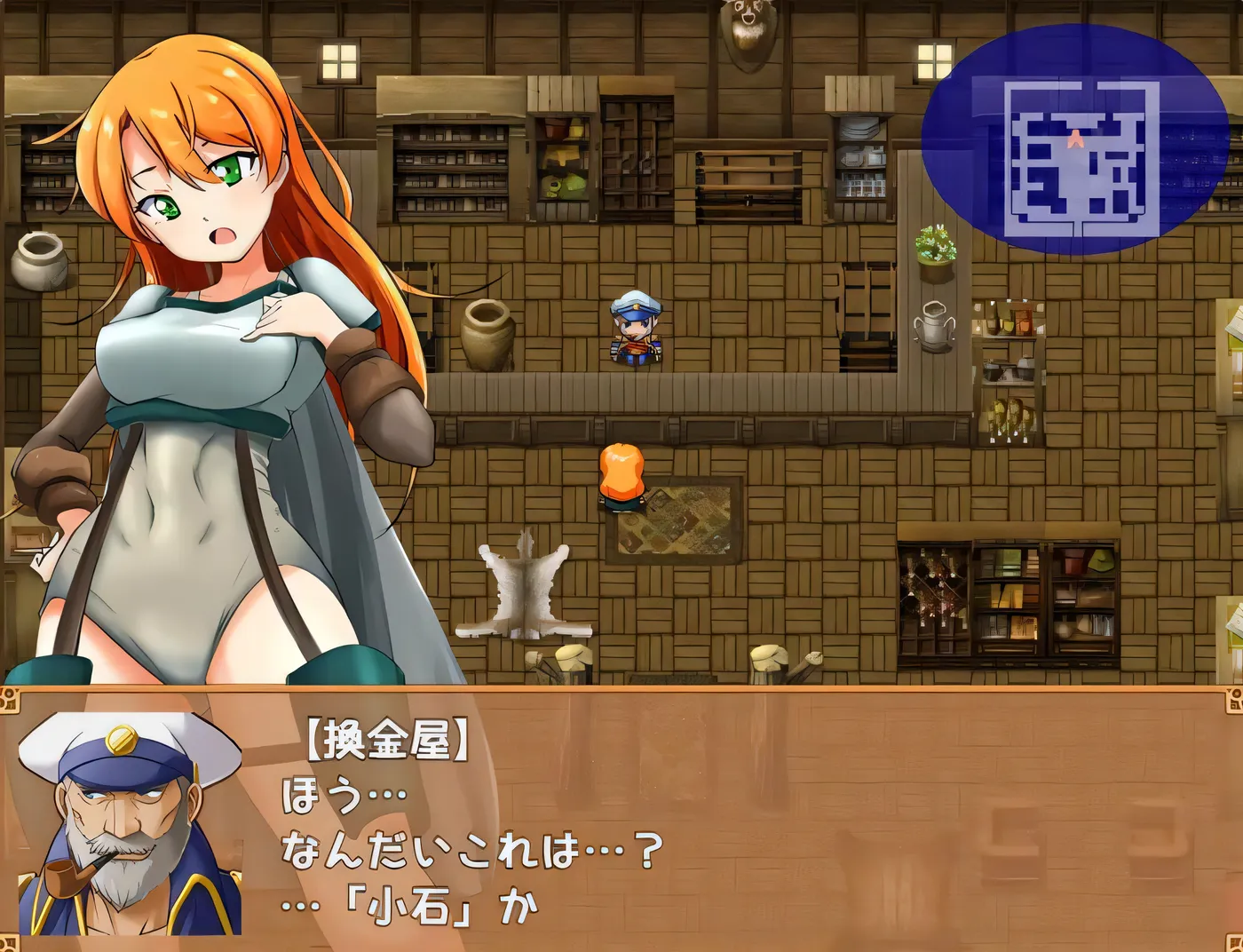Select the orange player marker on the minimap
Image resolution: width=1243 pixels, height=952 pixels.
[1076, 138]
